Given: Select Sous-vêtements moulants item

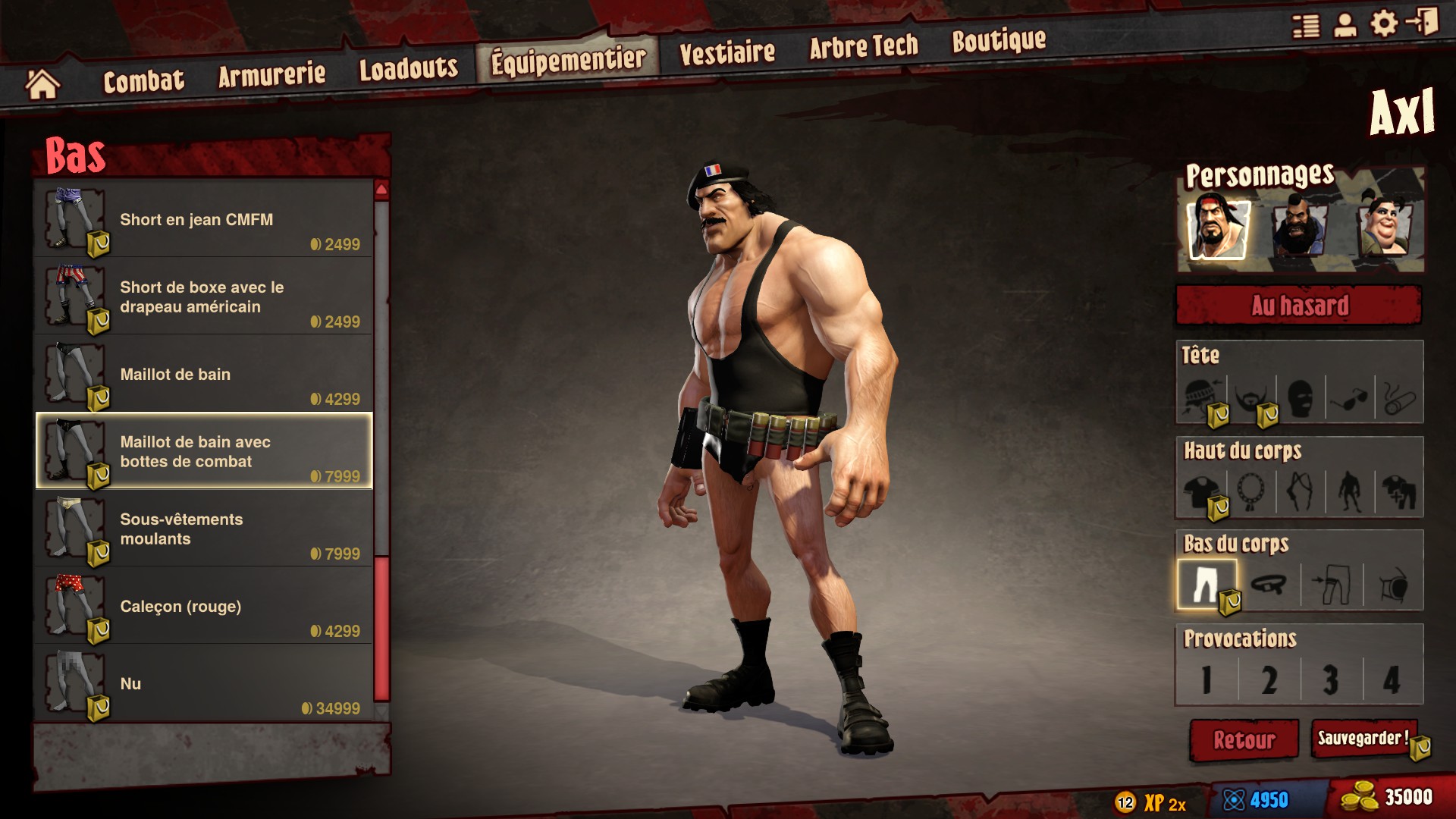Looking at the screenshot, I should (x=203, y=529).
